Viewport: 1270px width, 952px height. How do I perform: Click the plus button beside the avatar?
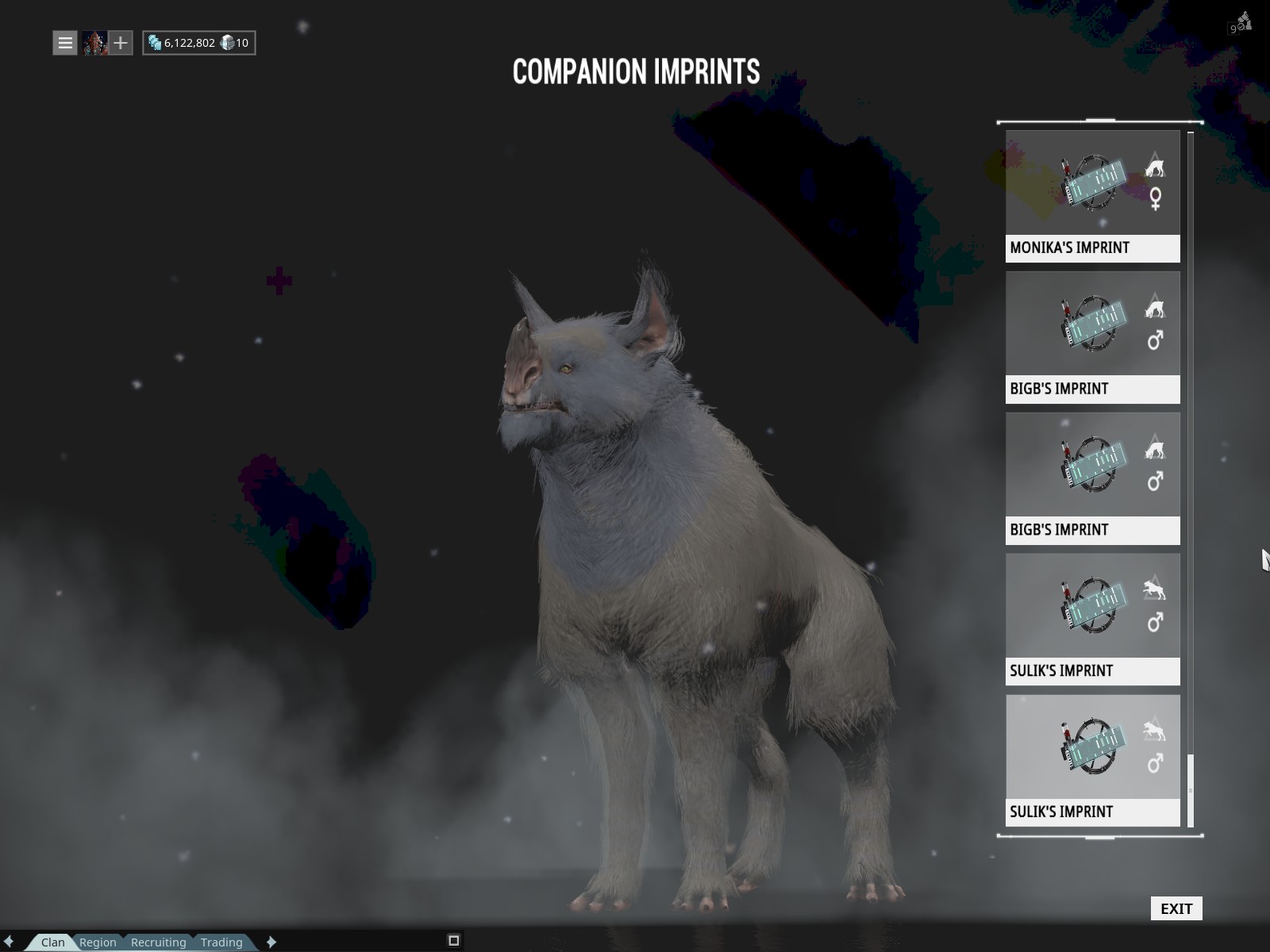(121, 43)
